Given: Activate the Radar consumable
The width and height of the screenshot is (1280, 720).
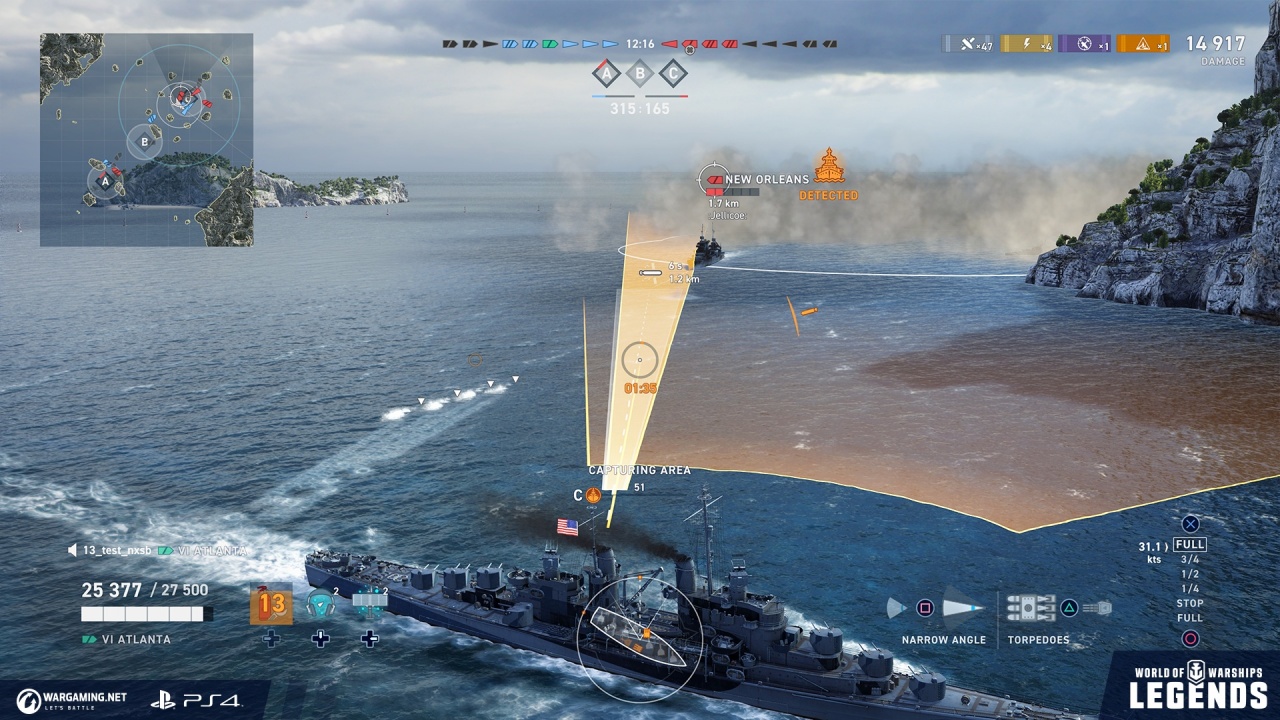Looking at the screenshot, I should pos(369,604).
